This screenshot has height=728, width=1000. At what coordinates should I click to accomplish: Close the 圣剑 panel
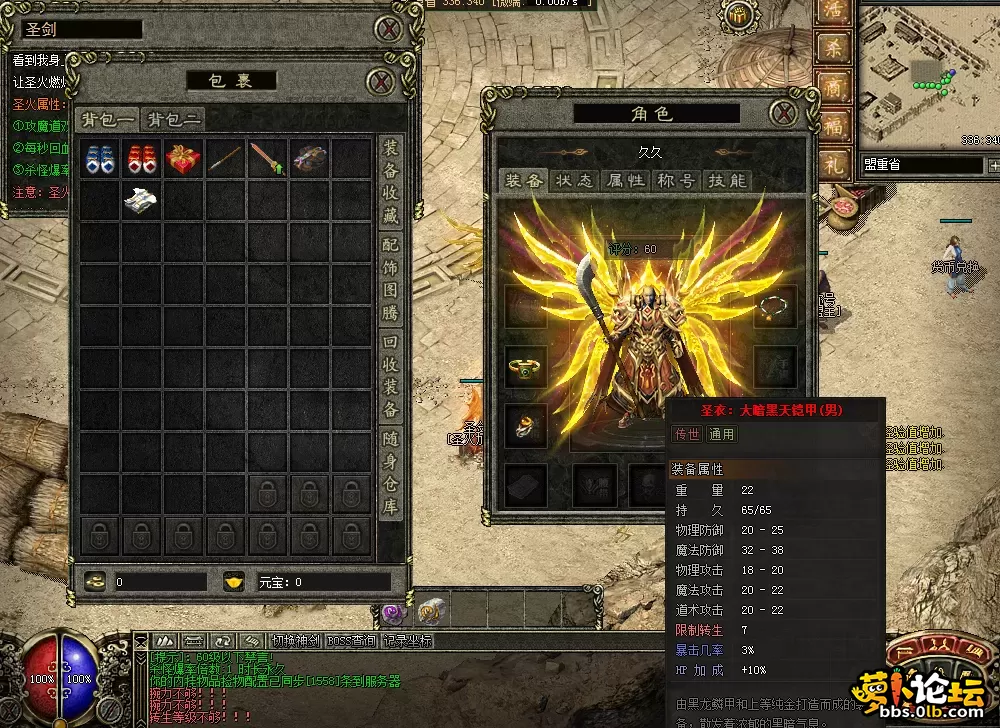[x=388, y=29]
